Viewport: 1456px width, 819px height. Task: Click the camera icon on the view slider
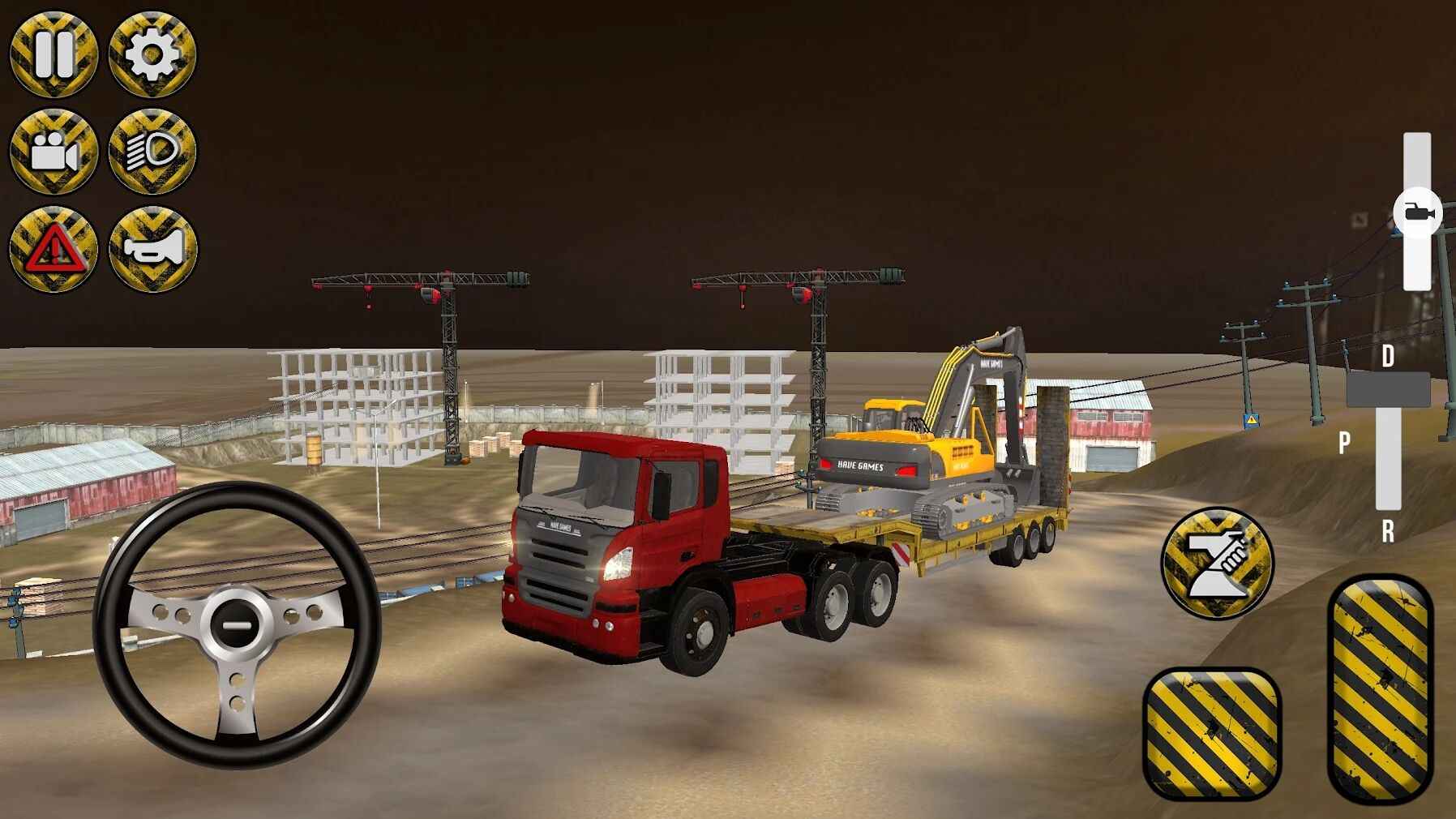[1419, 209]
